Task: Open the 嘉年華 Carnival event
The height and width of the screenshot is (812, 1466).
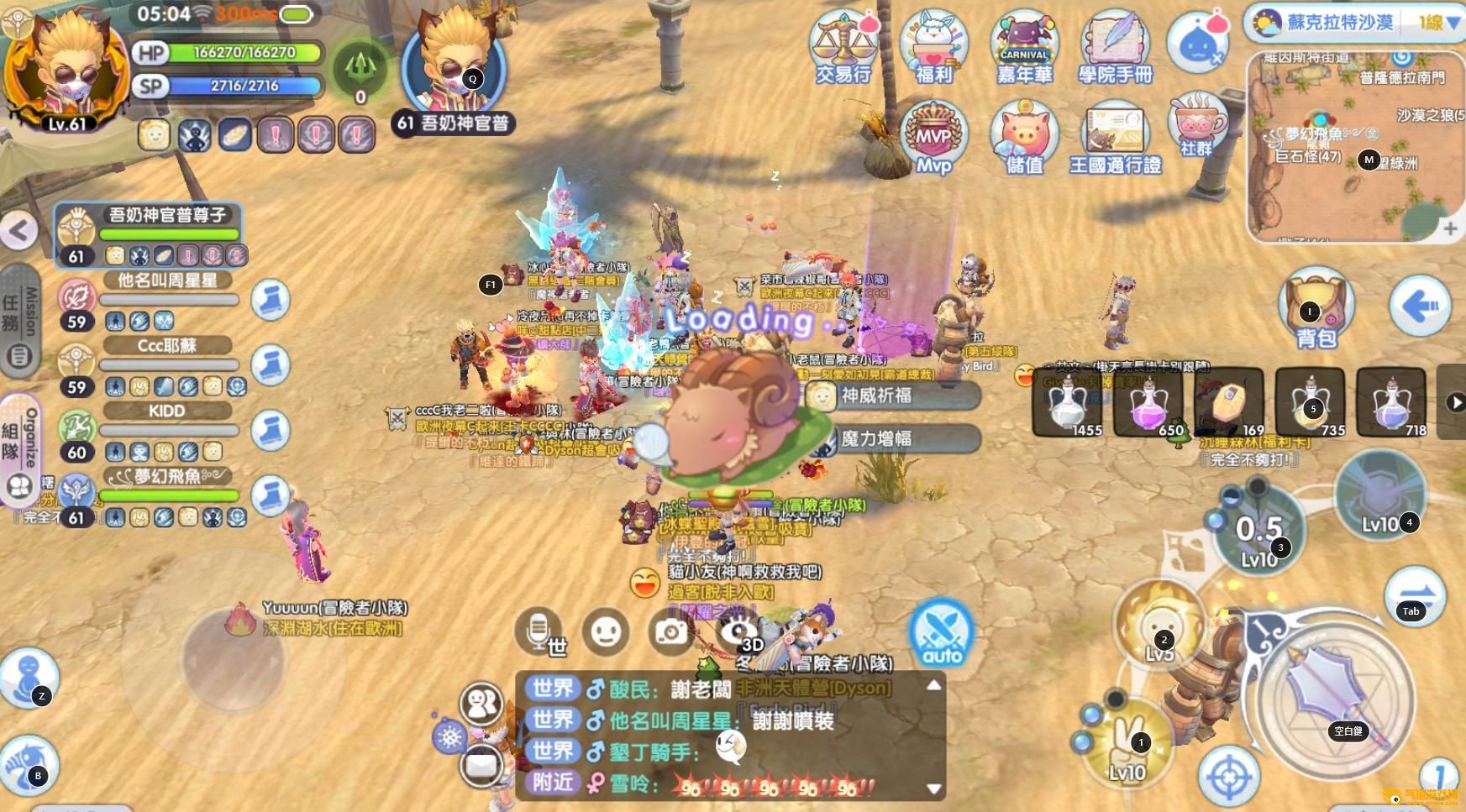Action: (1024, 47)
